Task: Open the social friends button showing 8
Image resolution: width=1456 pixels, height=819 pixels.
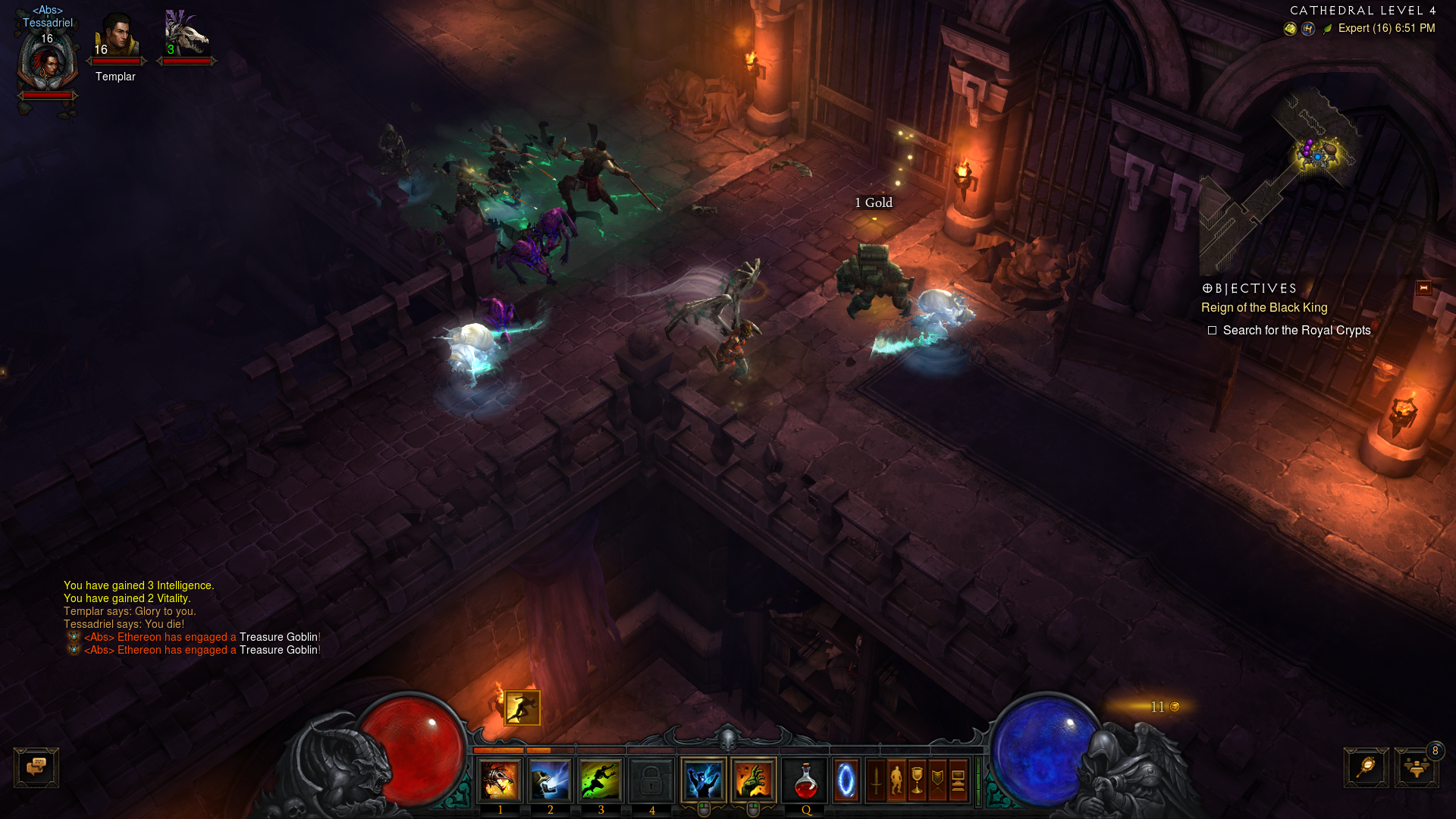Action: point(1416,767)
